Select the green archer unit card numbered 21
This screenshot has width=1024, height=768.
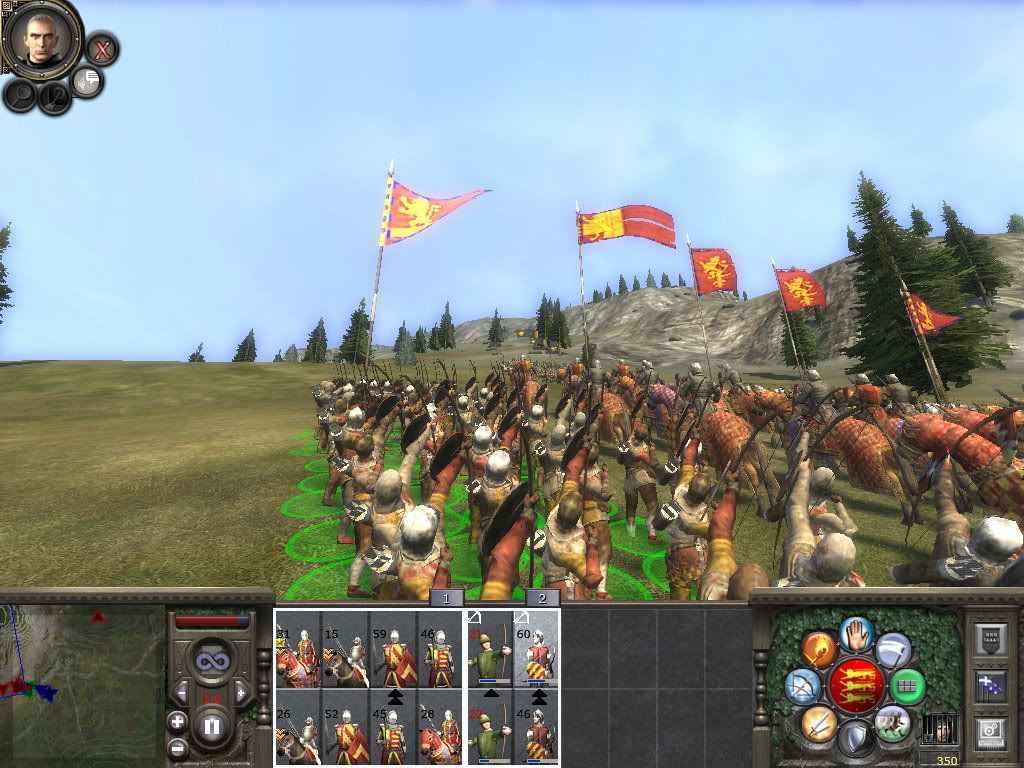[x=490, y=649]
